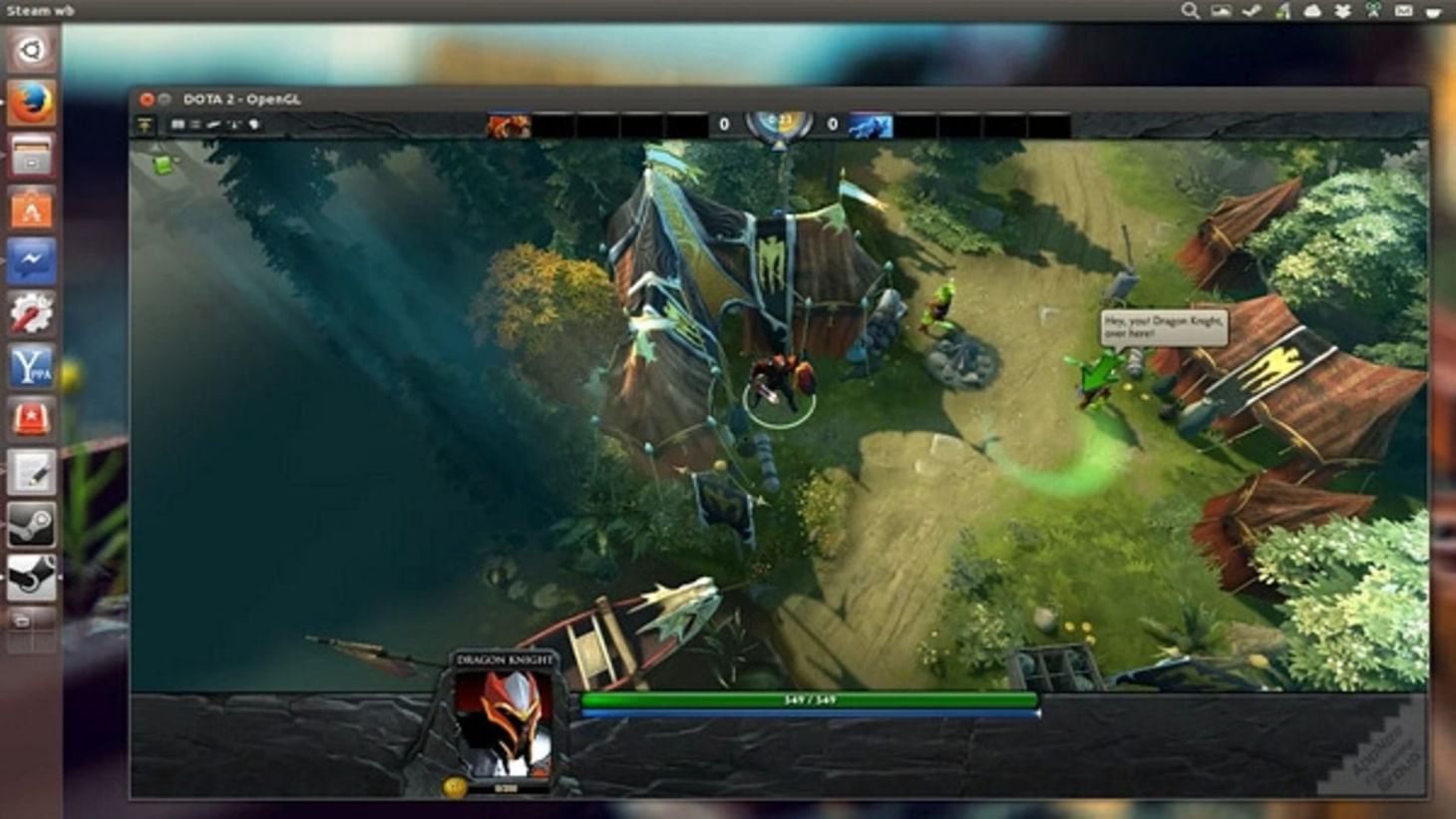This screenshot has width=1456, height=819.
Task: Open the scoreboard menu icon next to shop
Action: 178,124
